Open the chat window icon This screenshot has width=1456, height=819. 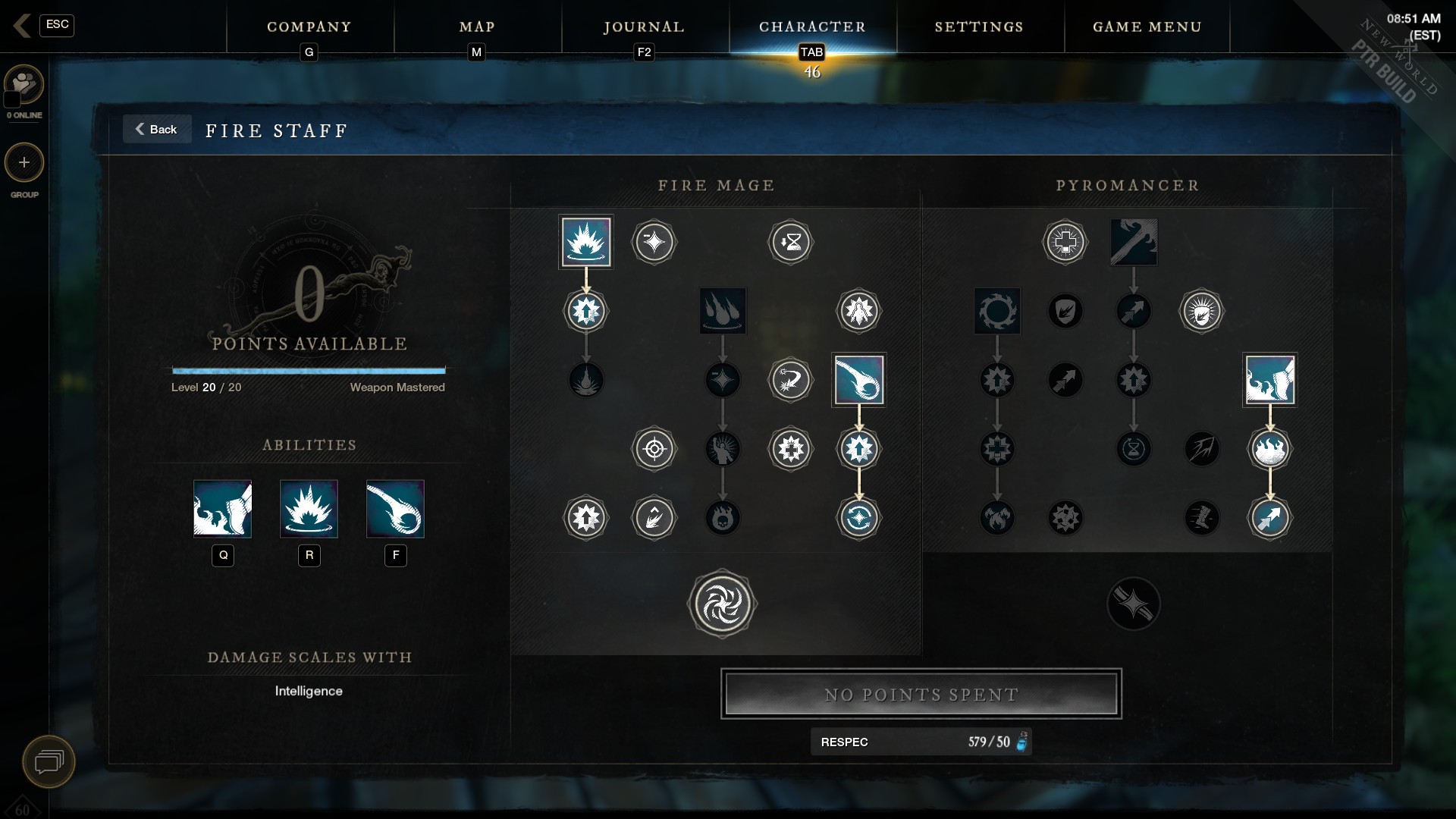pos(49,761)
